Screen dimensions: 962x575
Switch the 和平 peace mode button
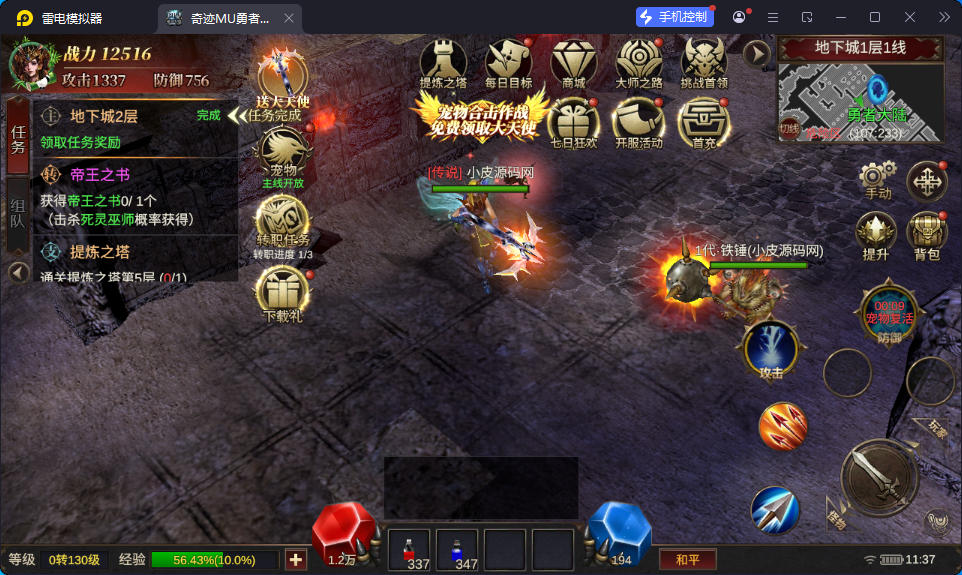point(687,560)
